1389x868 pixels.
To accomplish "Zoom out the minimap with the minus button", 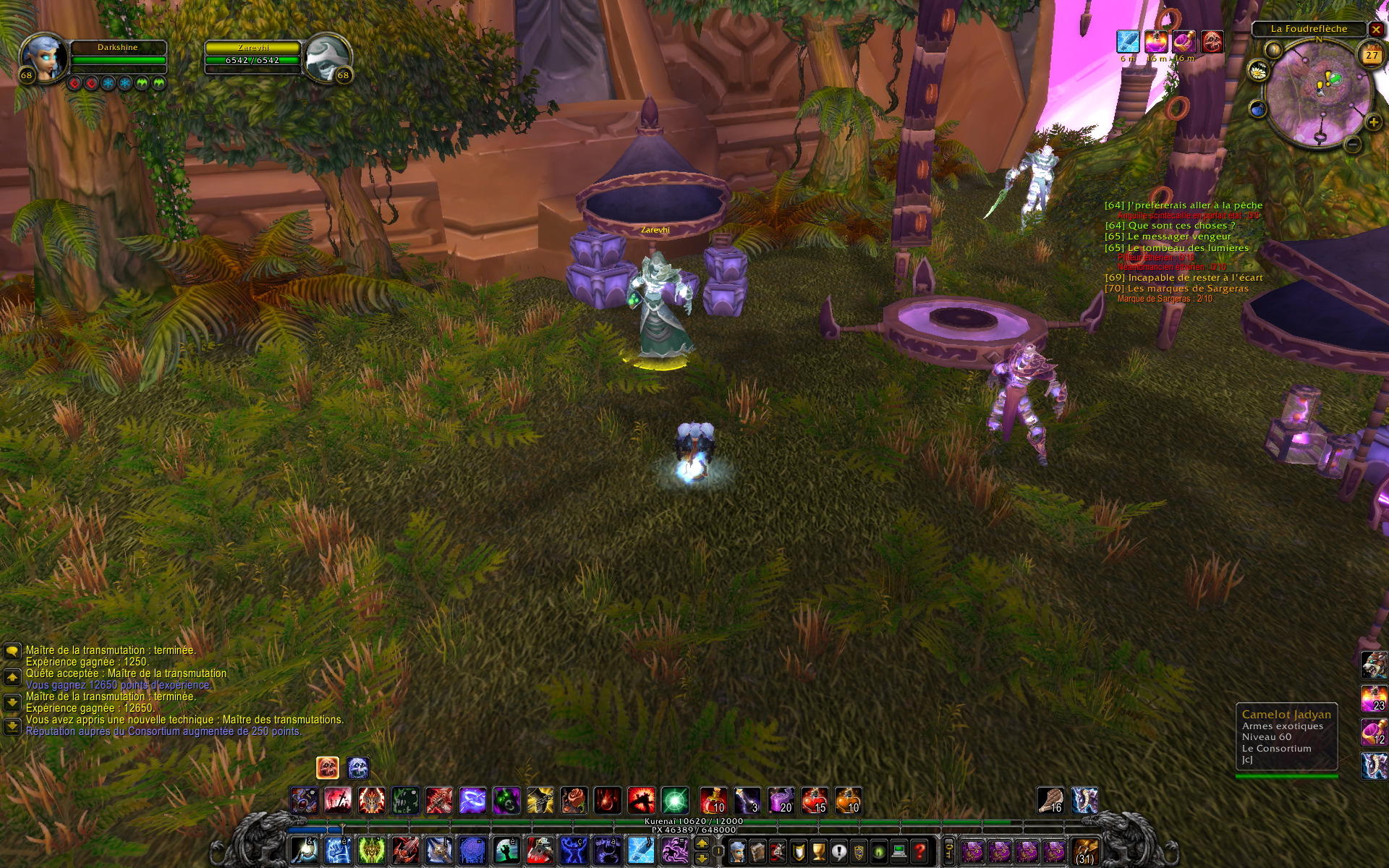I will [1353, 145].
